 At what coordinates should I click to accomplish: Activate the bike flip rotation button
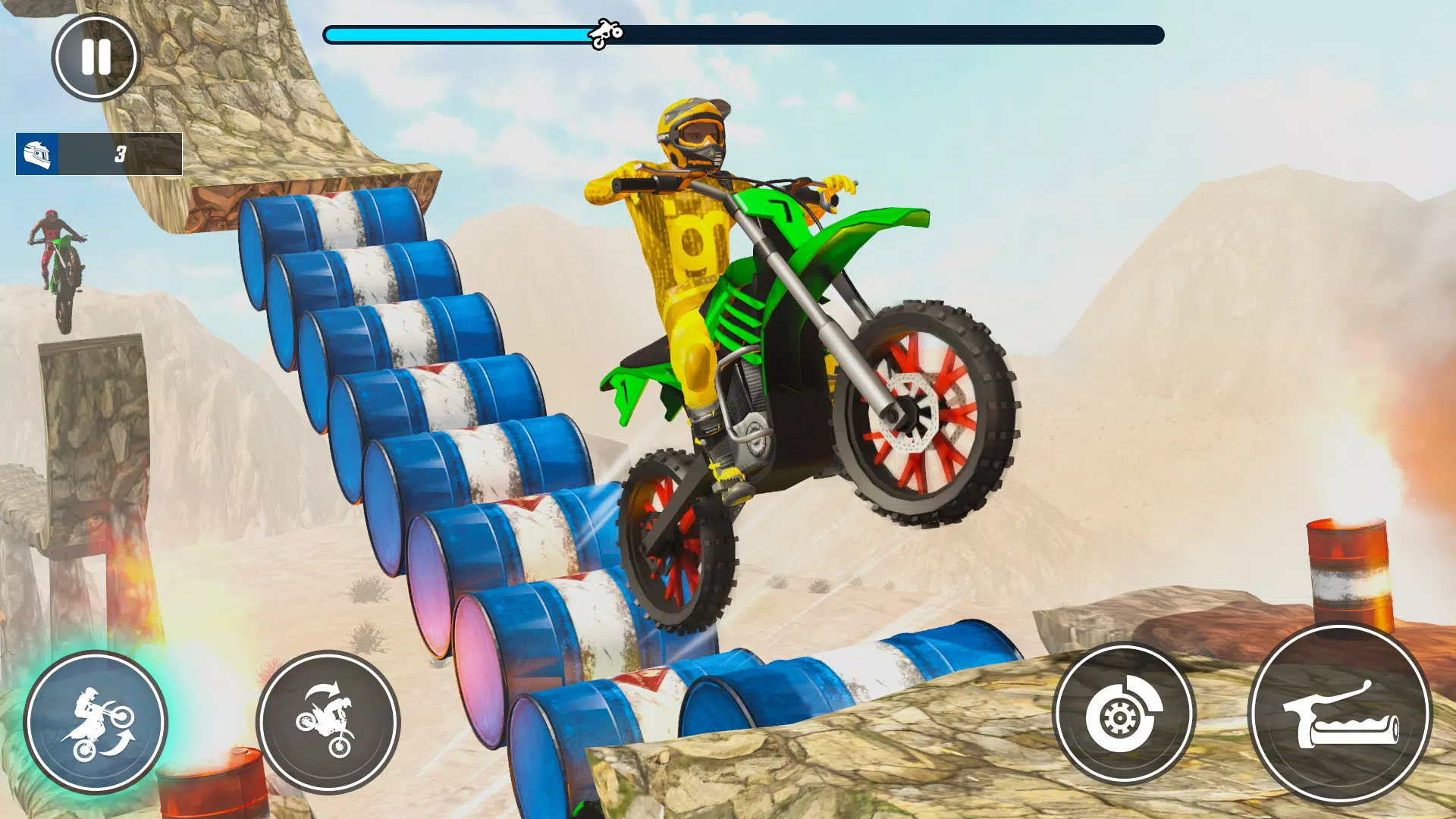pos(331,722)
